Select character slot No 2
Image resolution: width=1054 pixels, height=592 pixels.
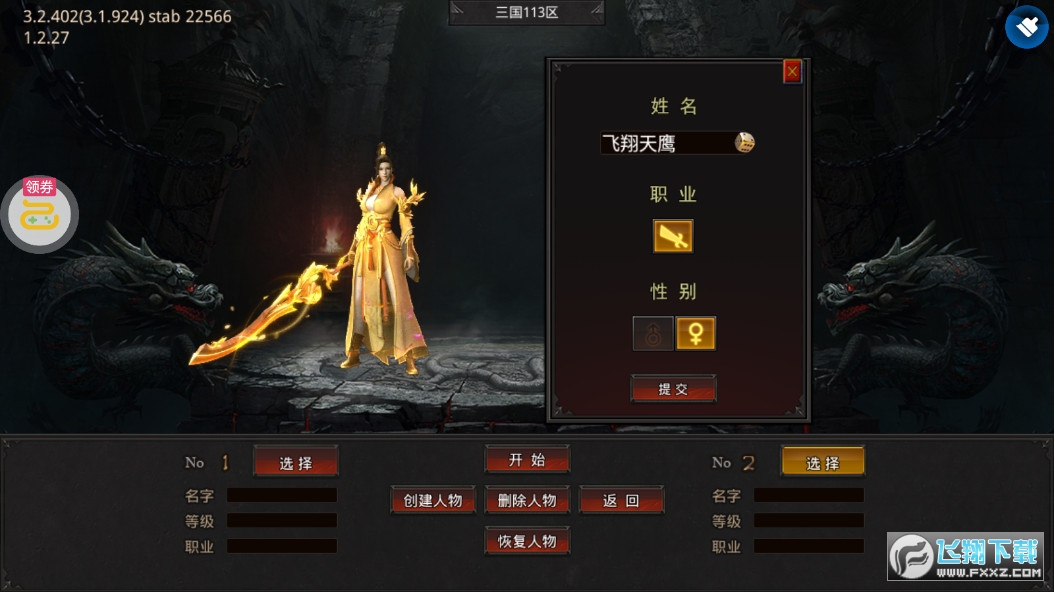(x=822, y=462)
